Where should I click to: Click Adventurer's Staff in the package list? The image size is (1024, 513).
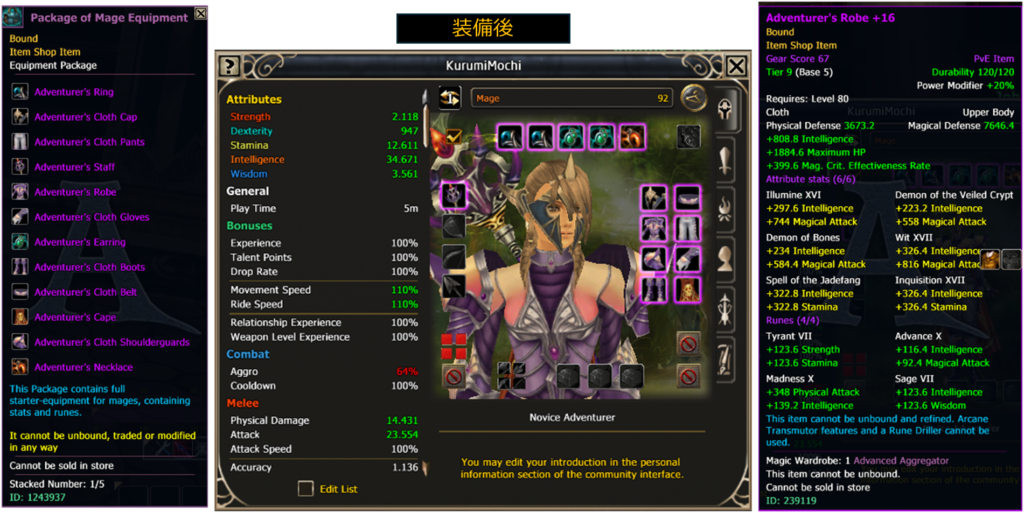[75, 167]
